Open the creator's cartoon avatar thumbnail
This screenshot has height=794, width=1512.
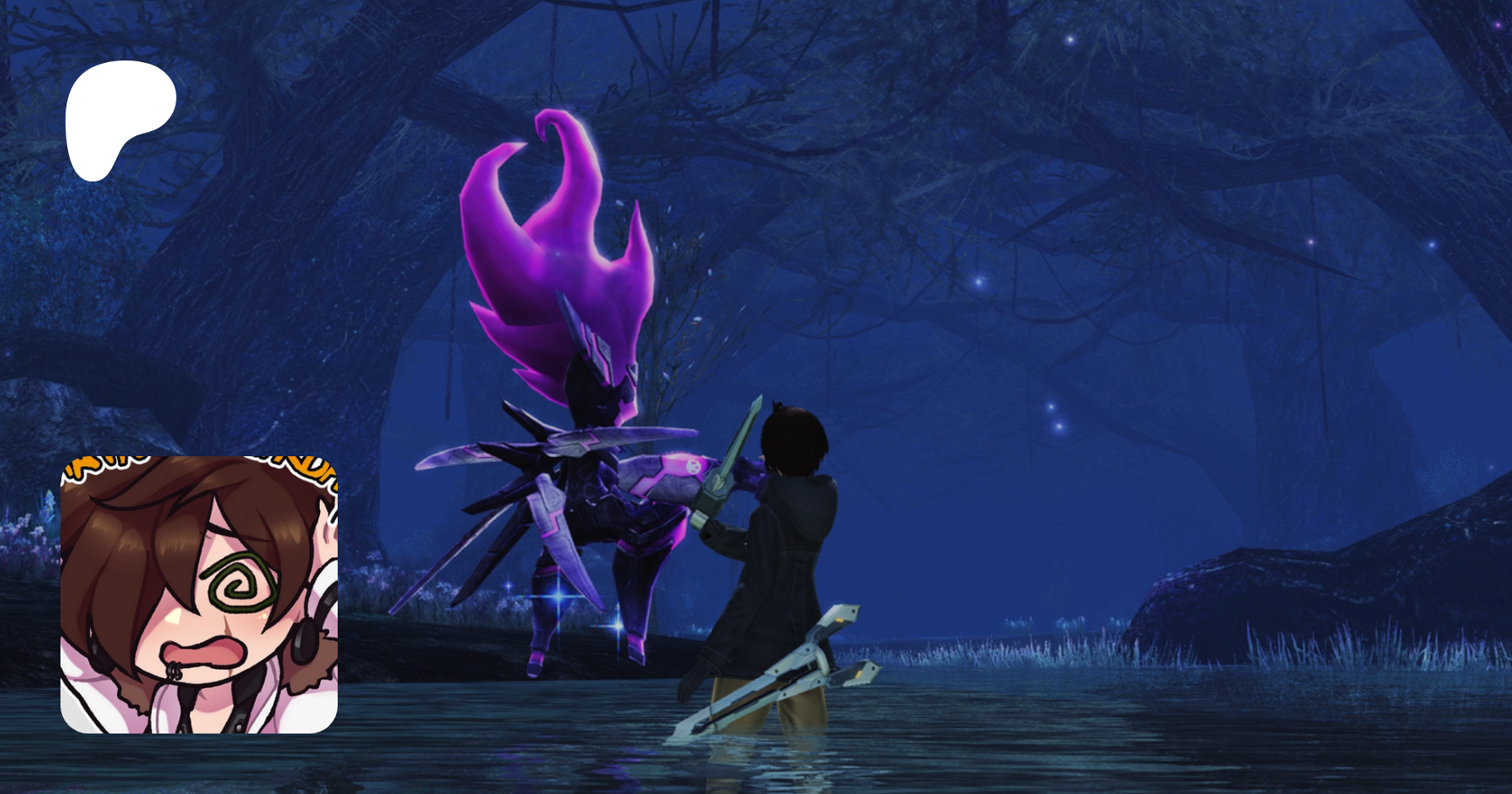tap(199, 594)
